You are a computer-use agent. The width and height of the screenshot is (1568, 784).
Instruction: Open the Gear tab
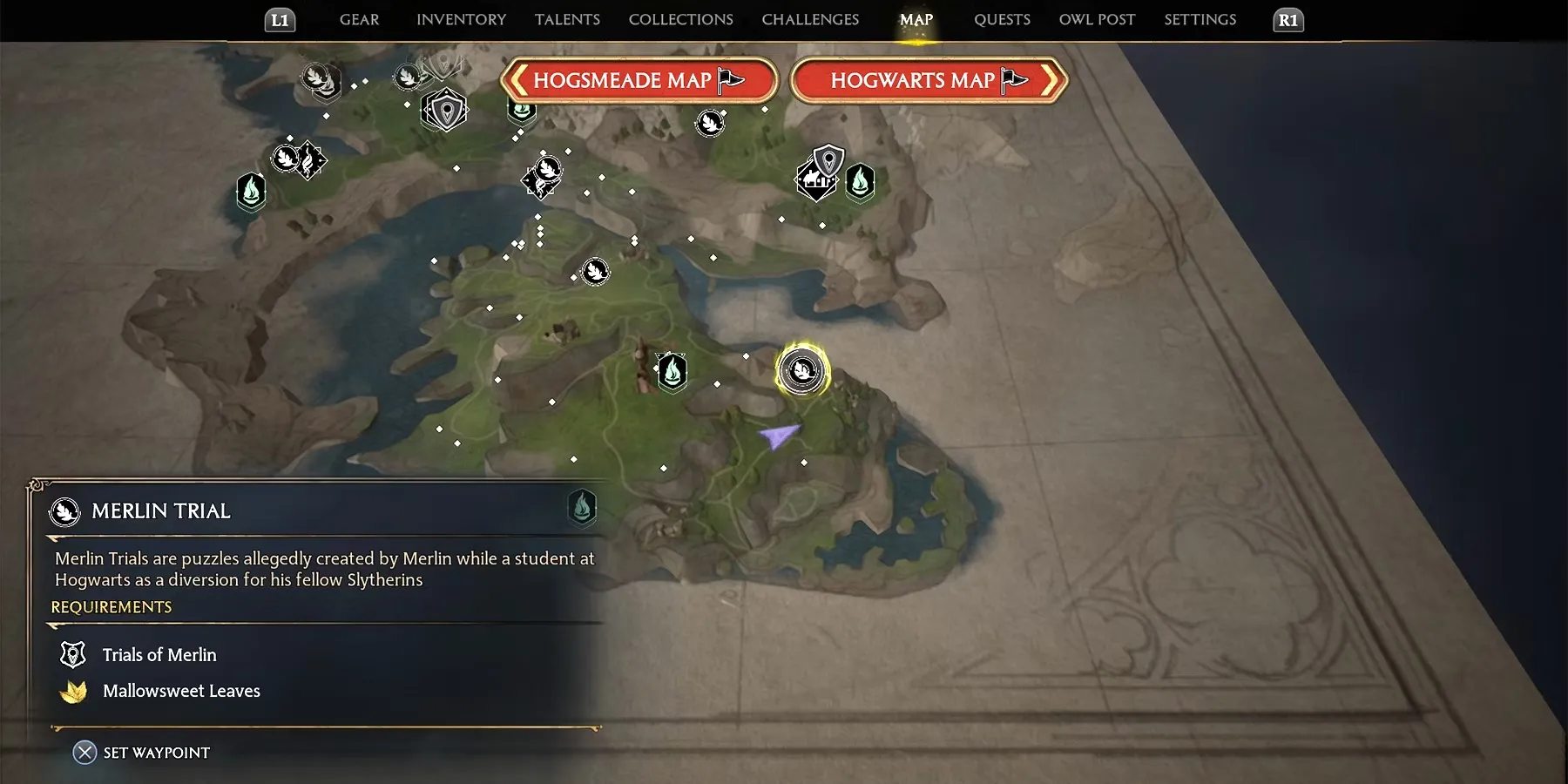[x=359, y=19]
